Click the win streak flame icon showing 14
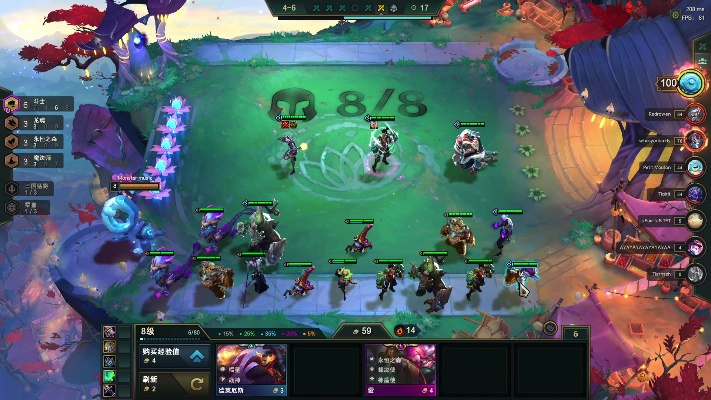Image resolution: width=711 pixels, height=400 pixels. pyautogui.click(x=406, y=330)
